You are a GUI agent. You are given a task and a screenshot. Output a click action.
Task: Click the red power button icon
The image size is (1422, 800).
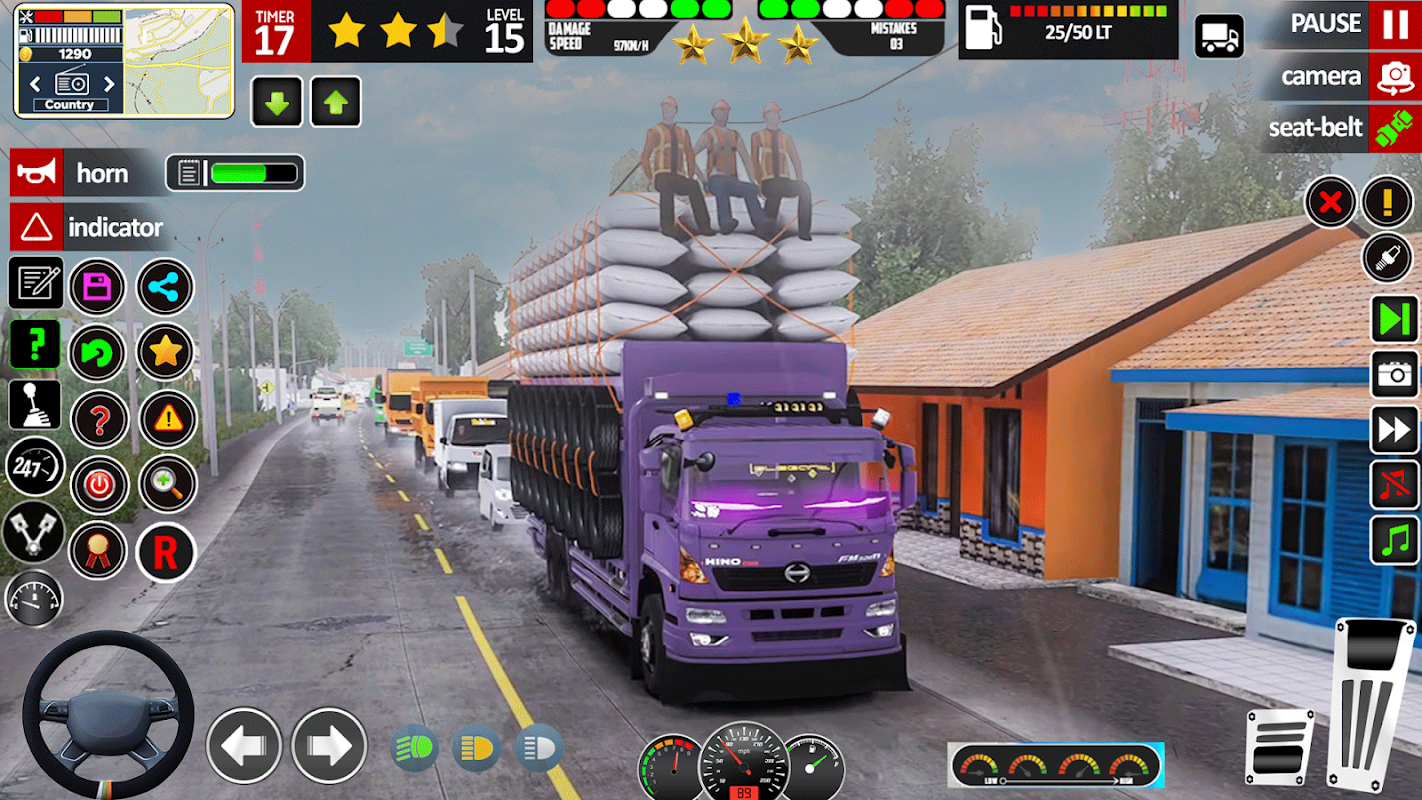[x=98, y=486]
